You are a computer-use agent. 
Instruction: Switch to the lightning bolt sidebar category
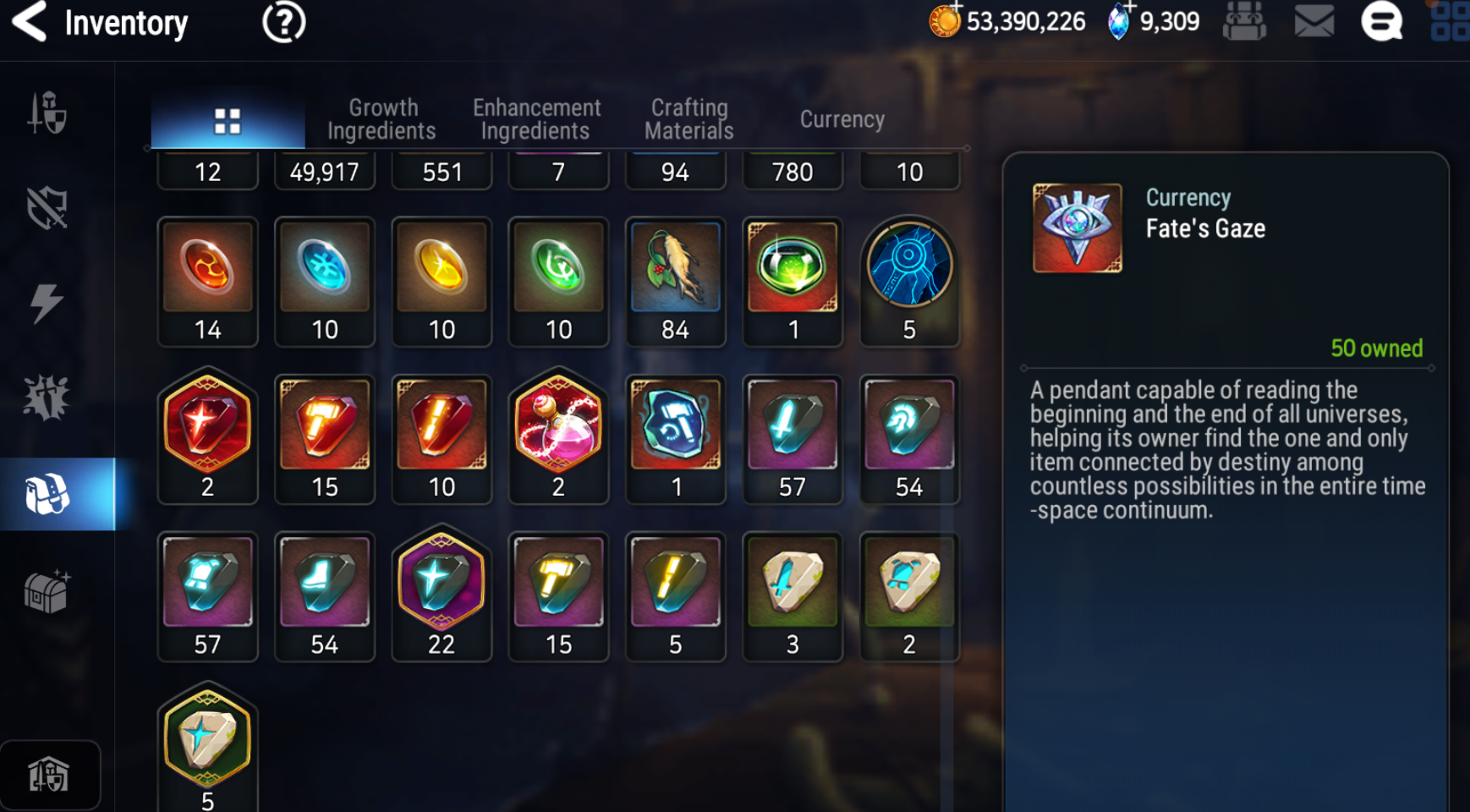(x=47, y=303)
